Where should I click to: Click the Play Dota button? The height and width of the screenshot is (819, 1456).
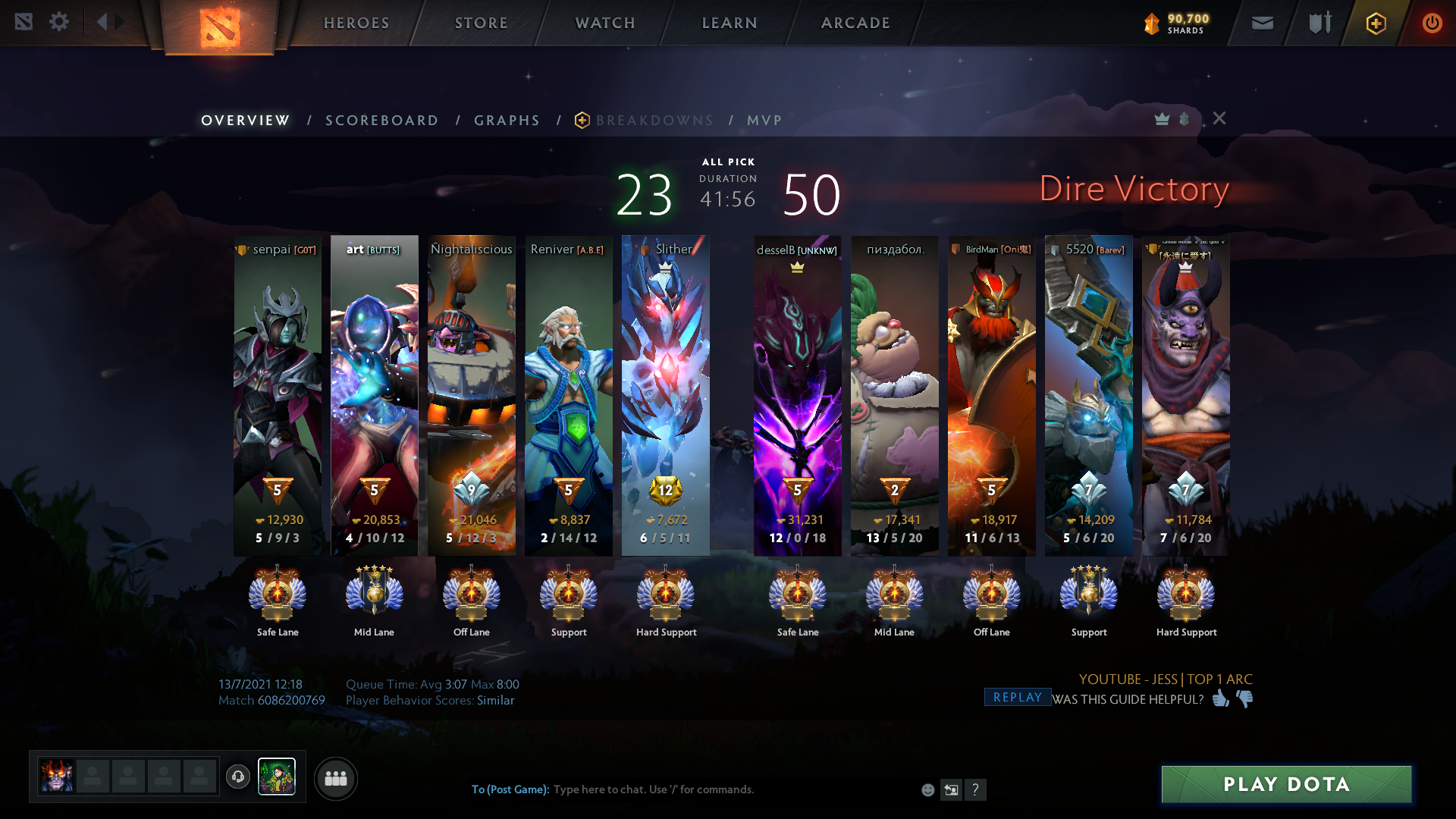1286,784
